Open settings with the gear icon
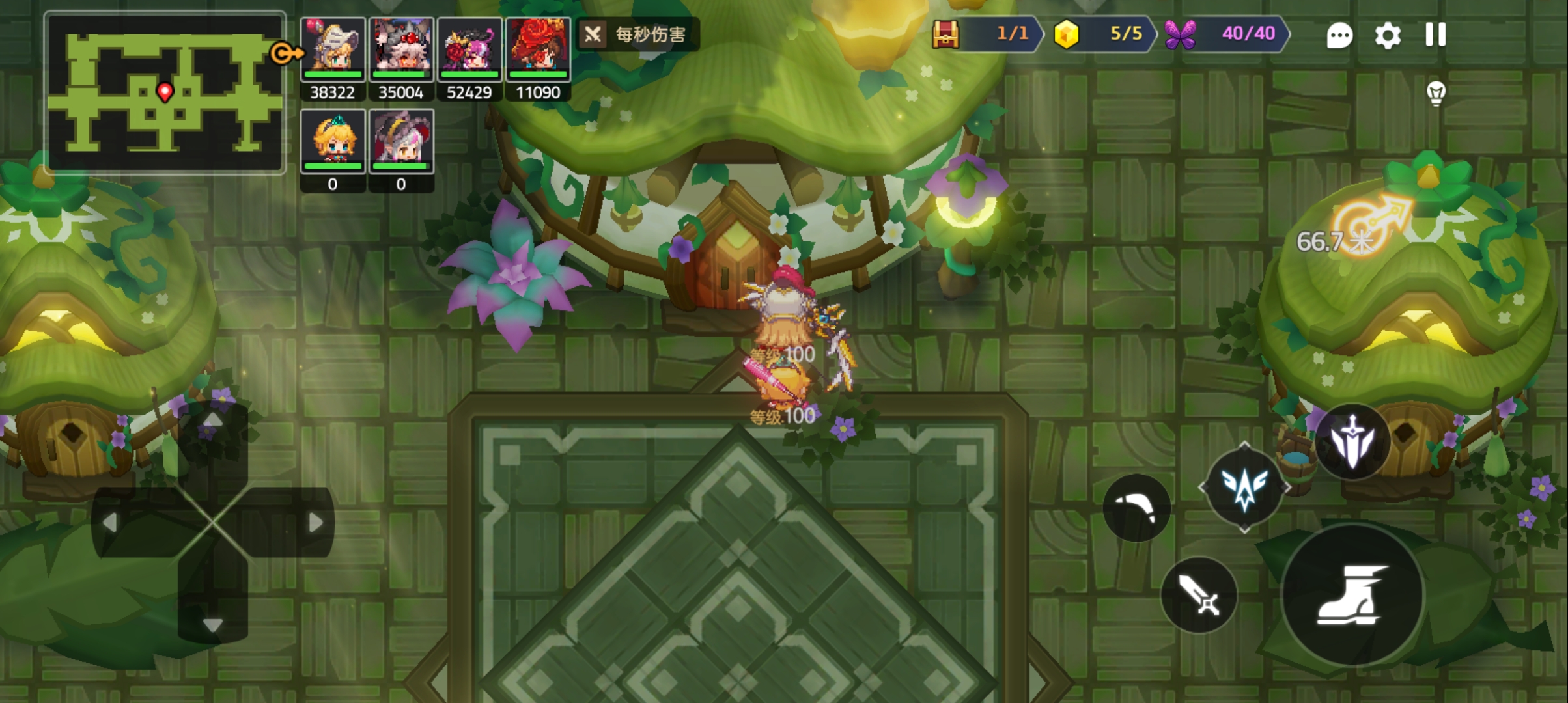The height and width of the screenshot is (703, 1568). tap(1387, 36)
